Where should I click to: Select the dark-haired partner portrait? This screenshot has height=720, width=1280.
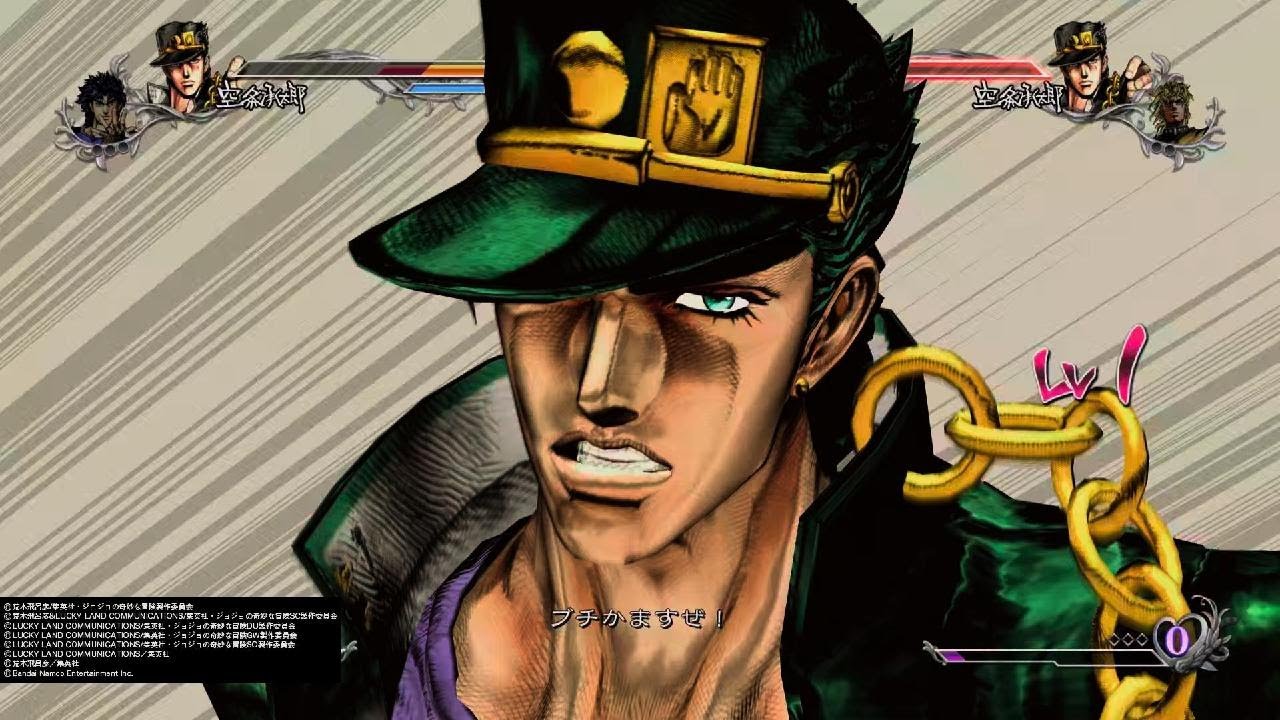tap(104, 112)
